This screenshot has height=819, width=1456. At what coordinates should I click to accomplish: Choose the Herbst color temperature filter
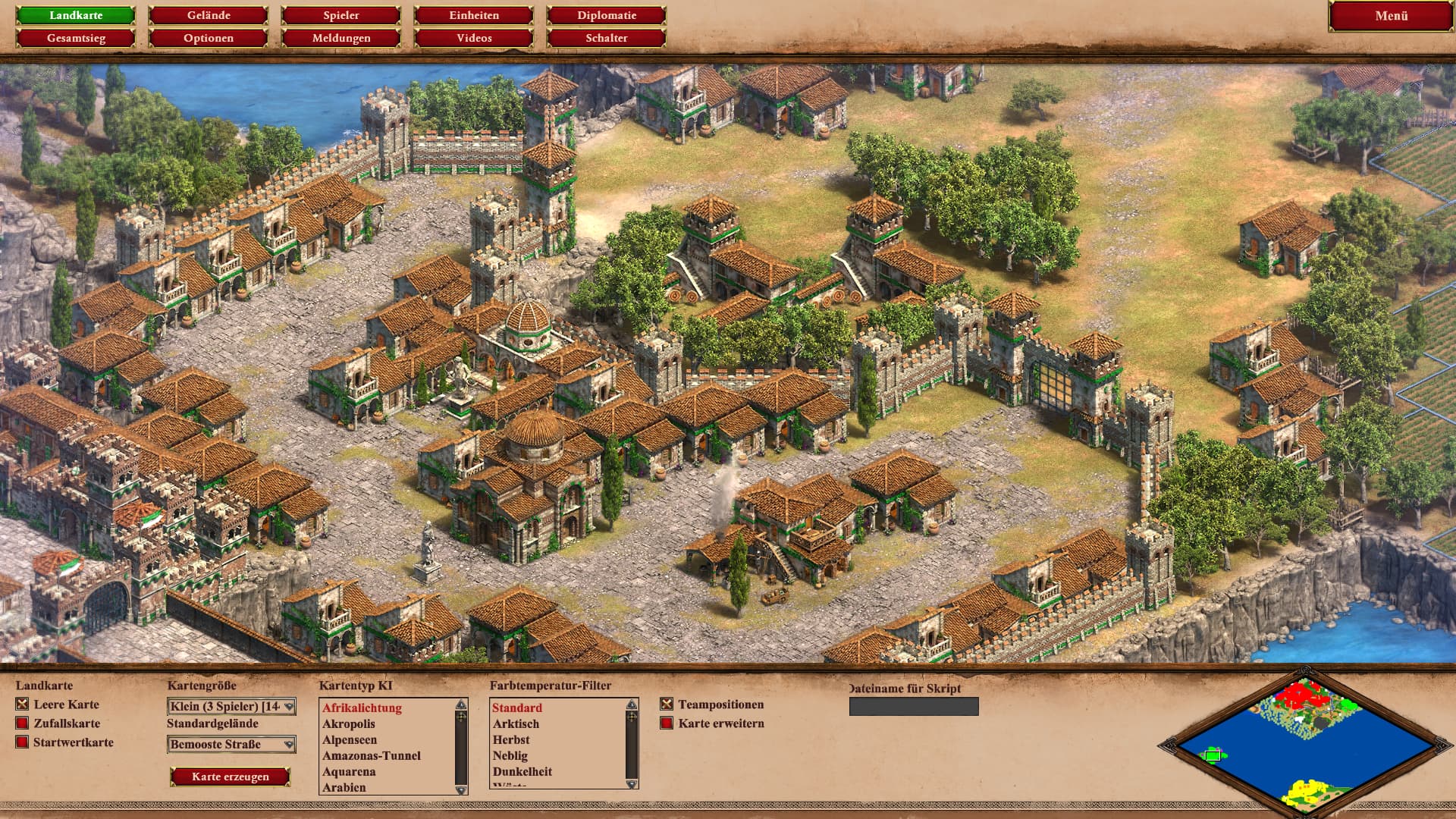511,740
